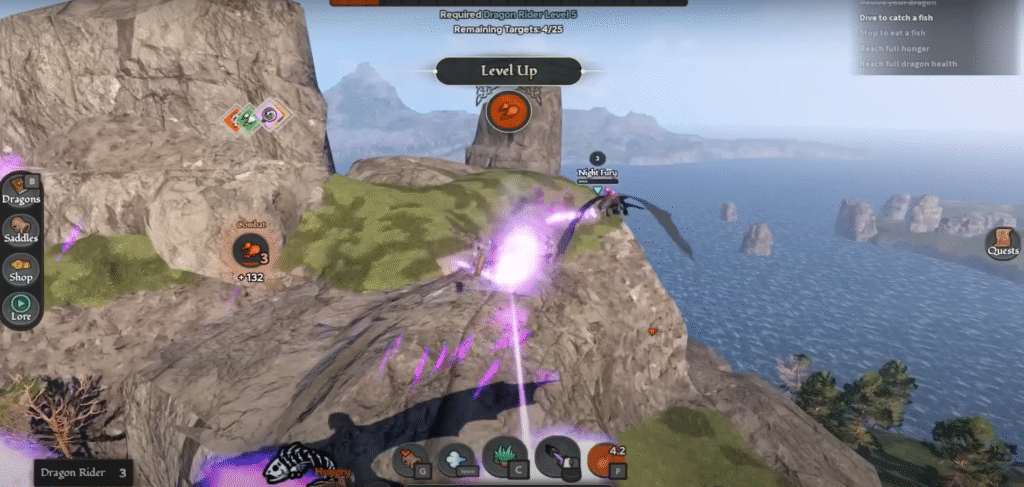Select the Dive to catch a fish objective
The height and width of the screenshot is (487, 1024).
pos(908,18)
